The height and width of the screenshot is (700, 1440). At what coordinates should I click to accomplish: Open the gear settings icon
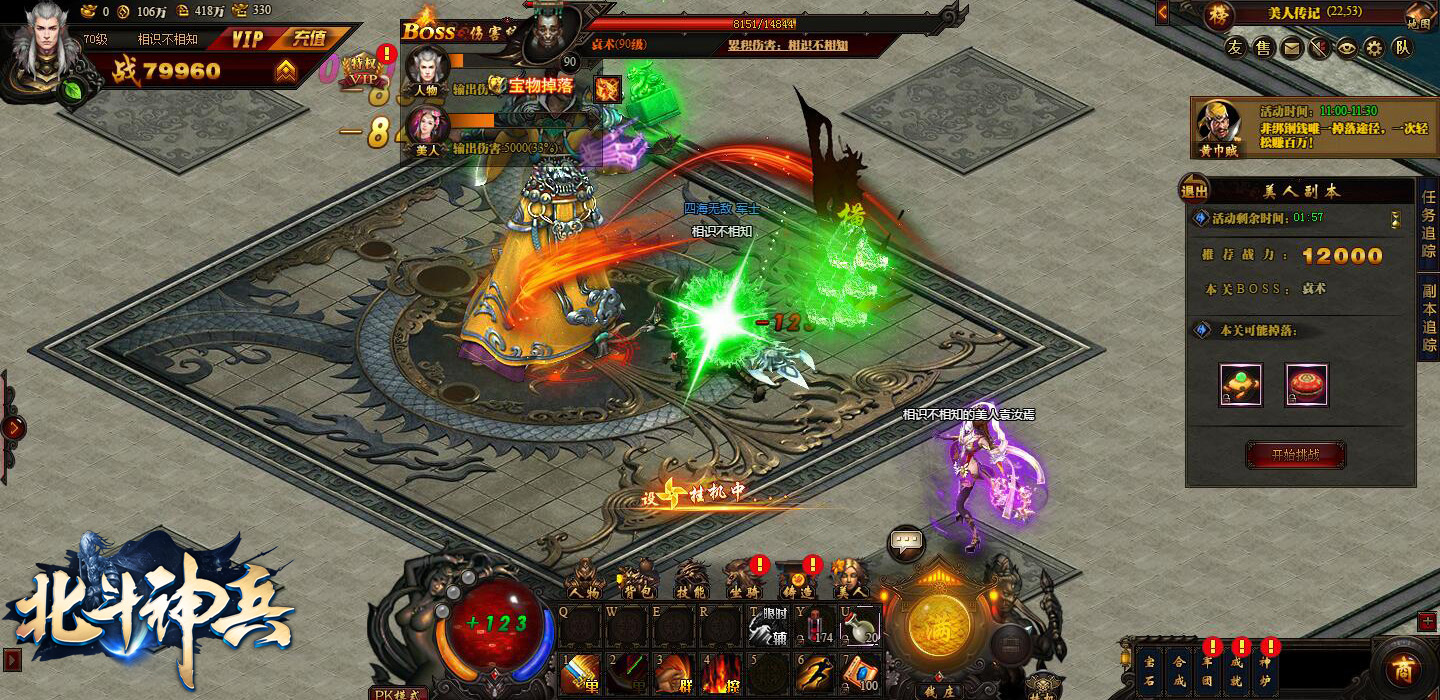tap(1375, 47)
